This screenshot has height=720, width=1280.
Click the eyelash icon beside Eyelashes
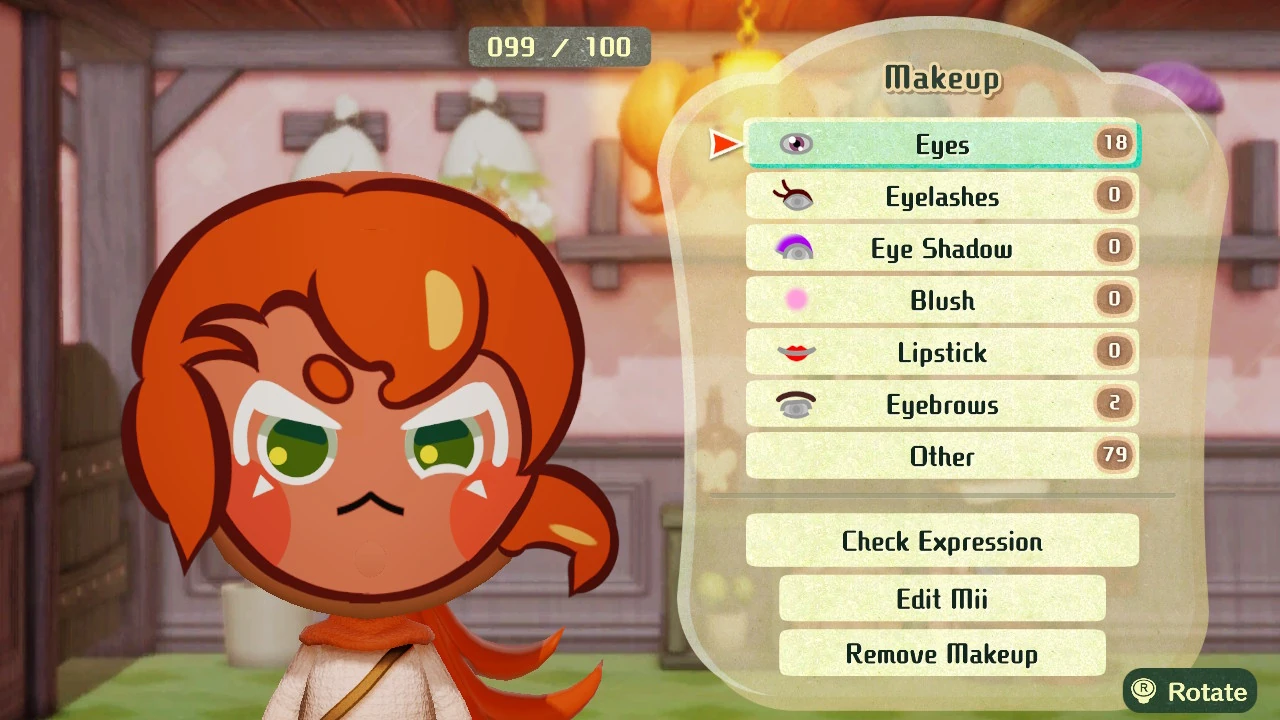coord(795,196)
